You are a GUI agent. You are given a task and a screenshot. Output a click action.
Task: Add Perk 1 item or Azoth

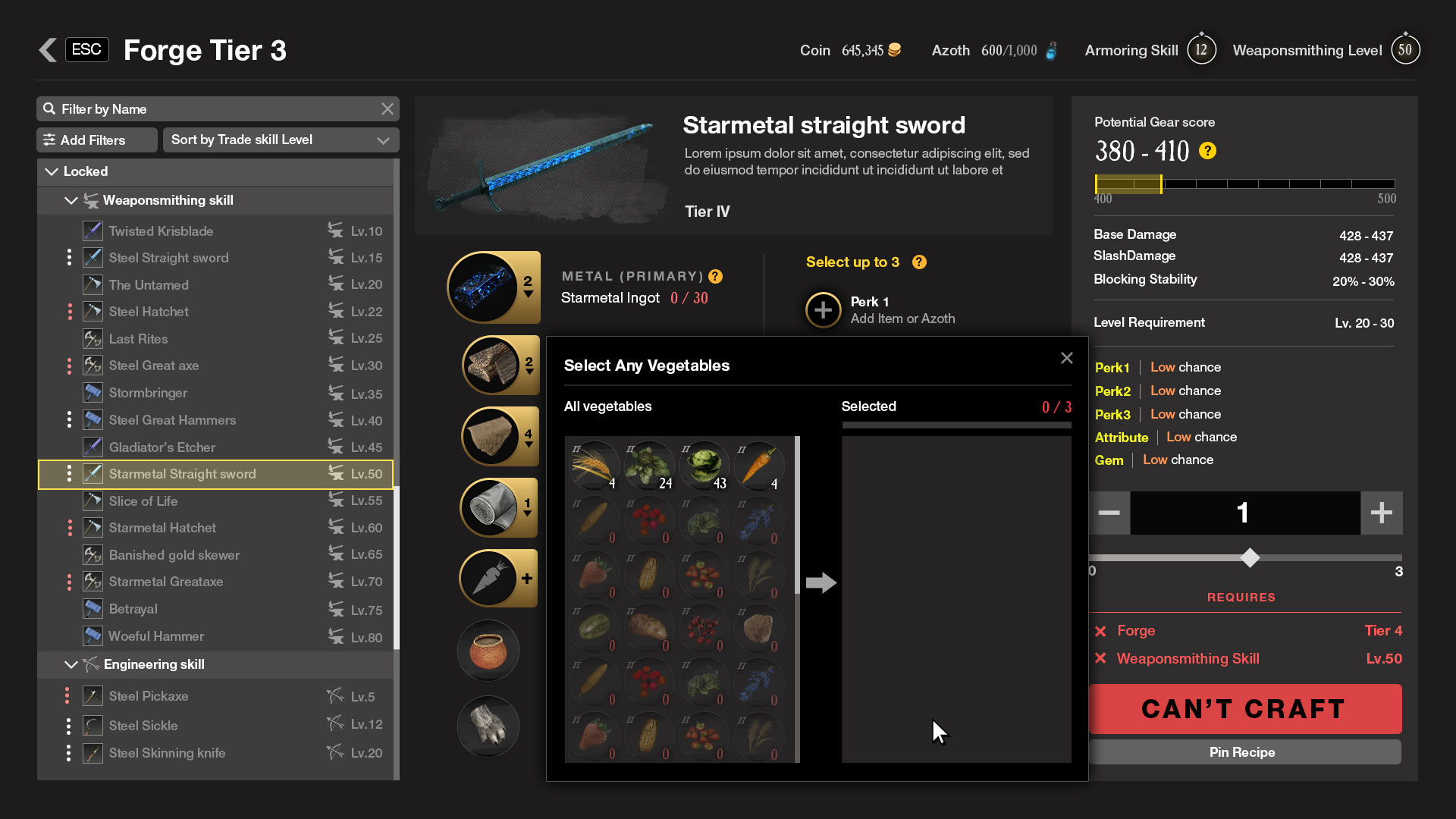click(823, 309)
